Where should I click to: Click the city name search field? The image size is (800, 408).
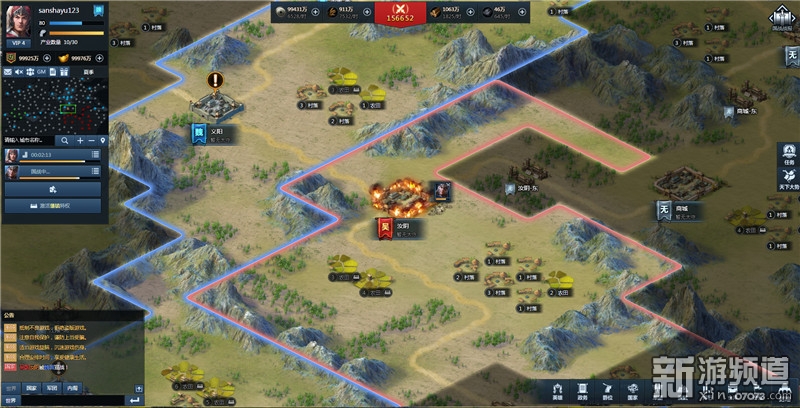(x=29, y=140)
